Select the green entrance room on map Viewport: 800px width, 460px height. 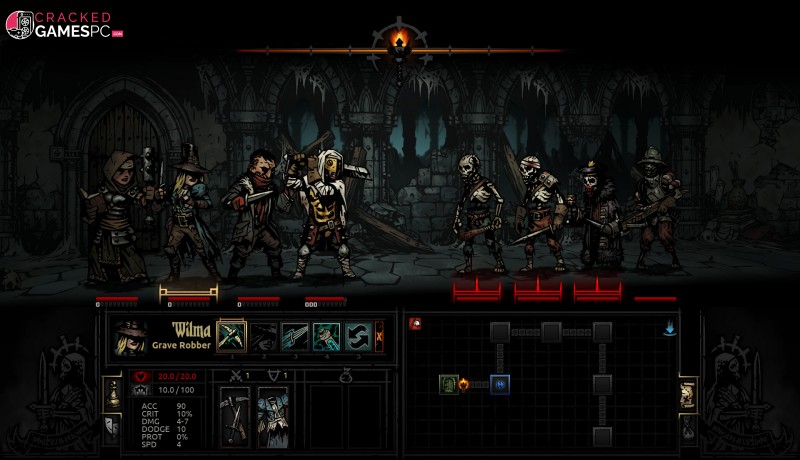click(449, 384)
